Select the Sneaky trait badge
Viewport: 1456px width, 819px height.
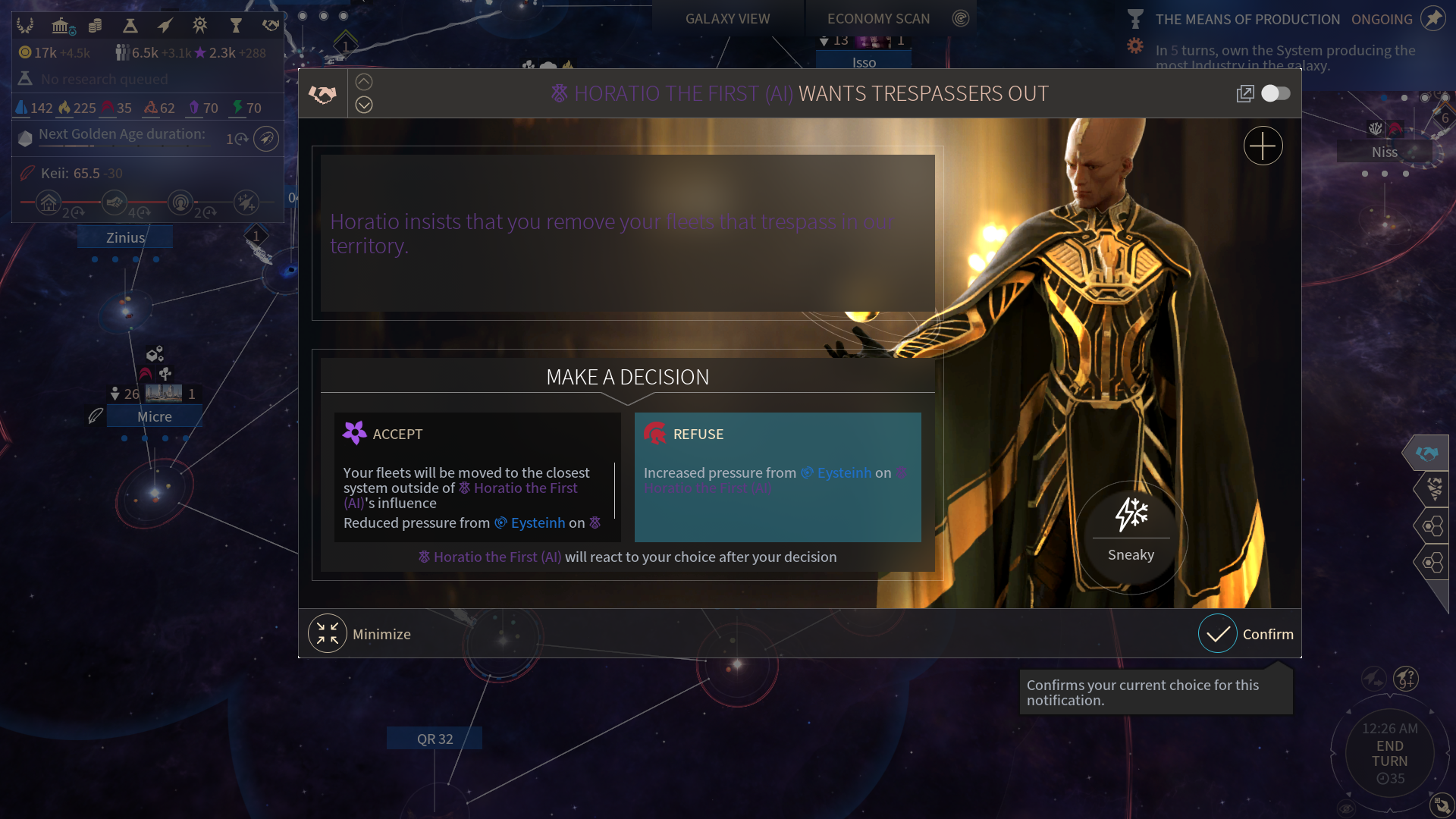[1131, 531]
